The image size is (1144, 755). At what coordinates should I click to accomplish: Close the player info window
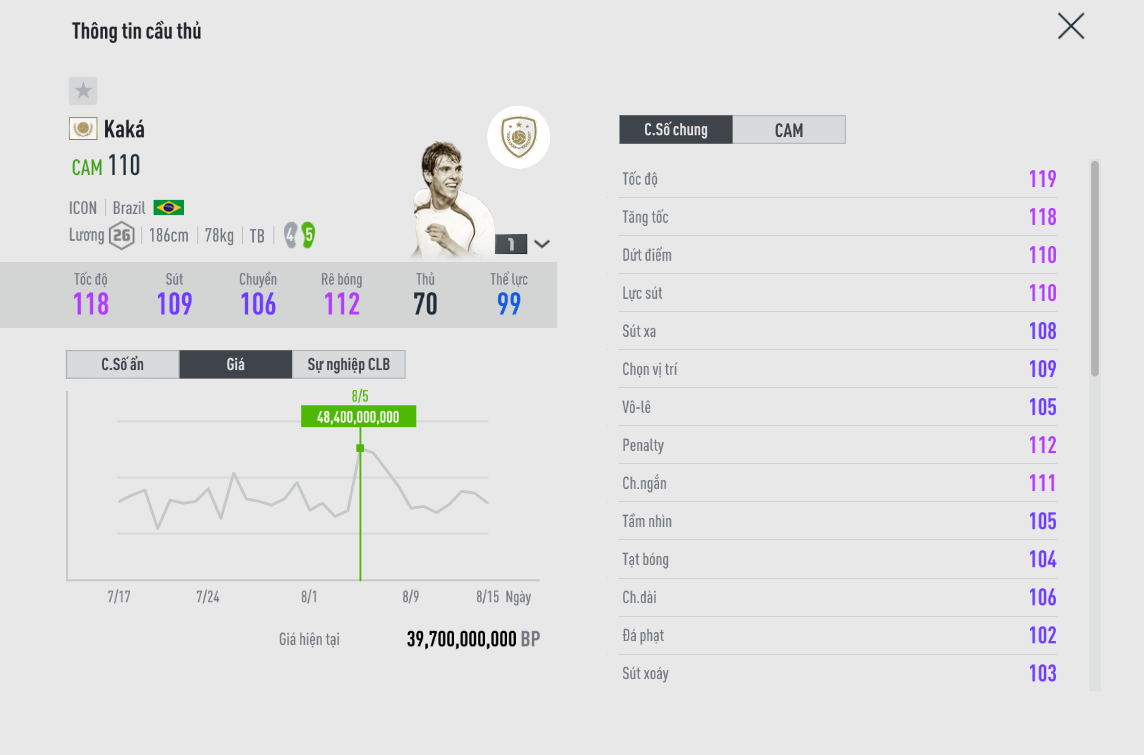coord(1070,27)
